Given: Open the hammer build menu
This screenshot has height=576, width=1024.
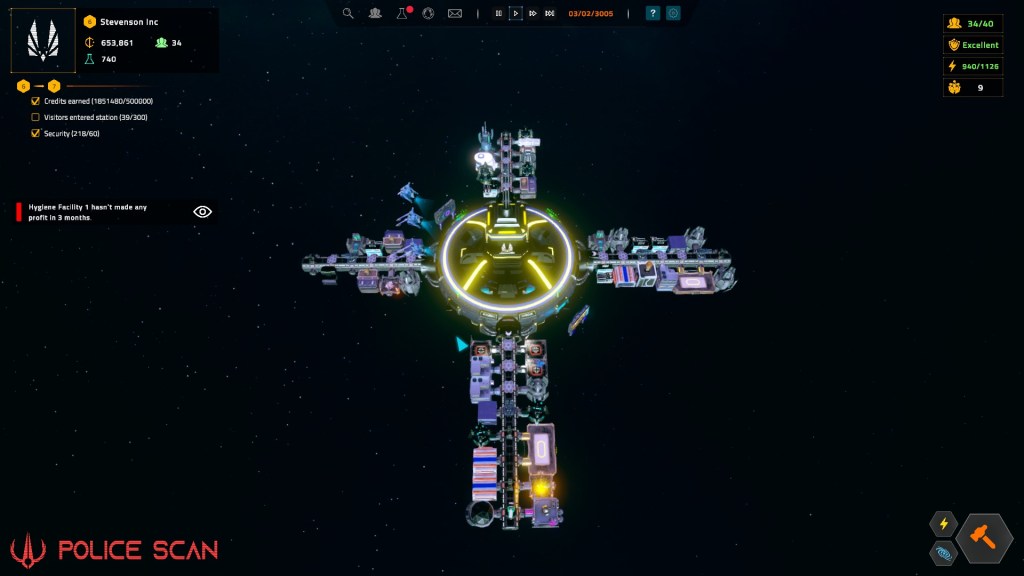Looking at the screenshot, I should (x=984, y=538).
